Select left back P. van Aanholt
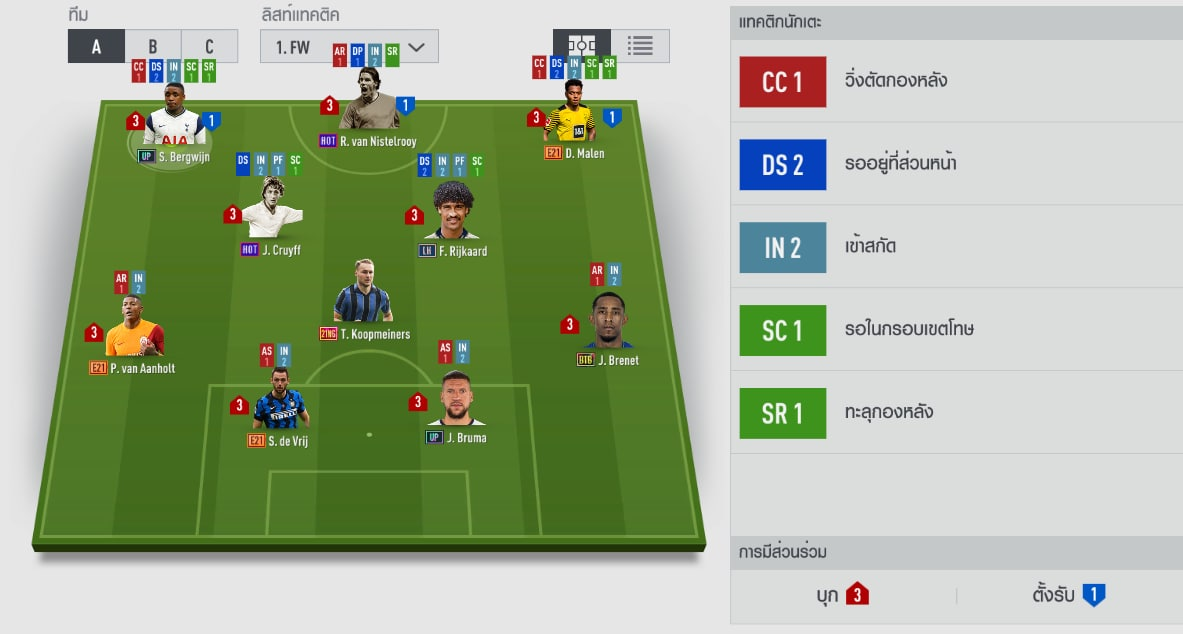Screen dimensions: 1183x634 point(135,331)
